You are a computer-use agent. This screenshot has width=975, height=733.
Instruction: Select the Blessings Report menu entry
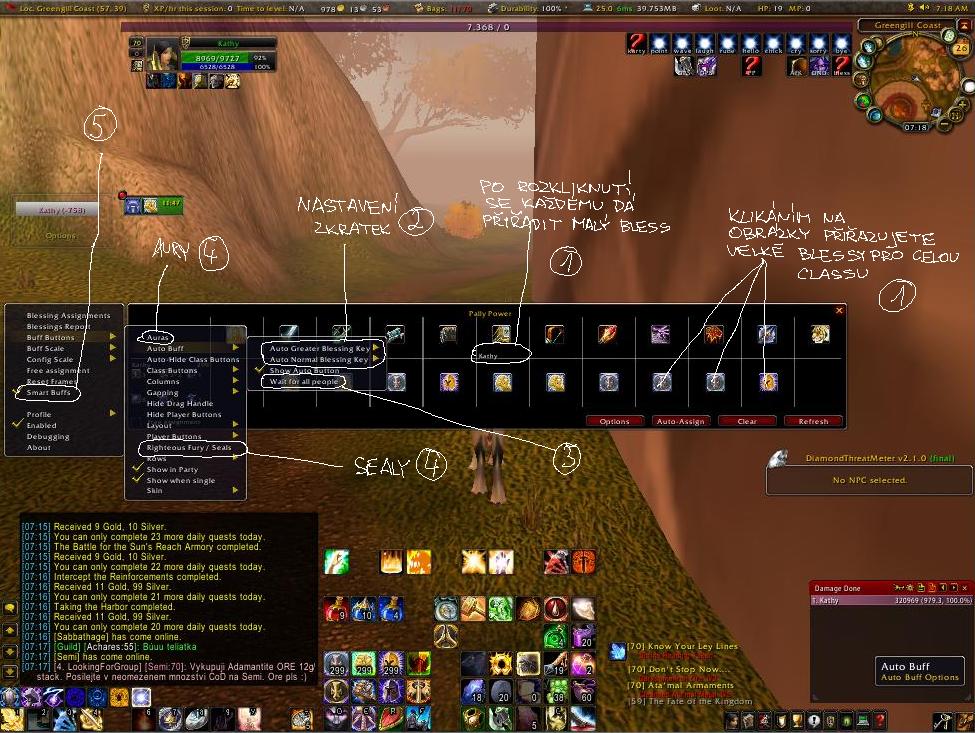pos(58,326)
